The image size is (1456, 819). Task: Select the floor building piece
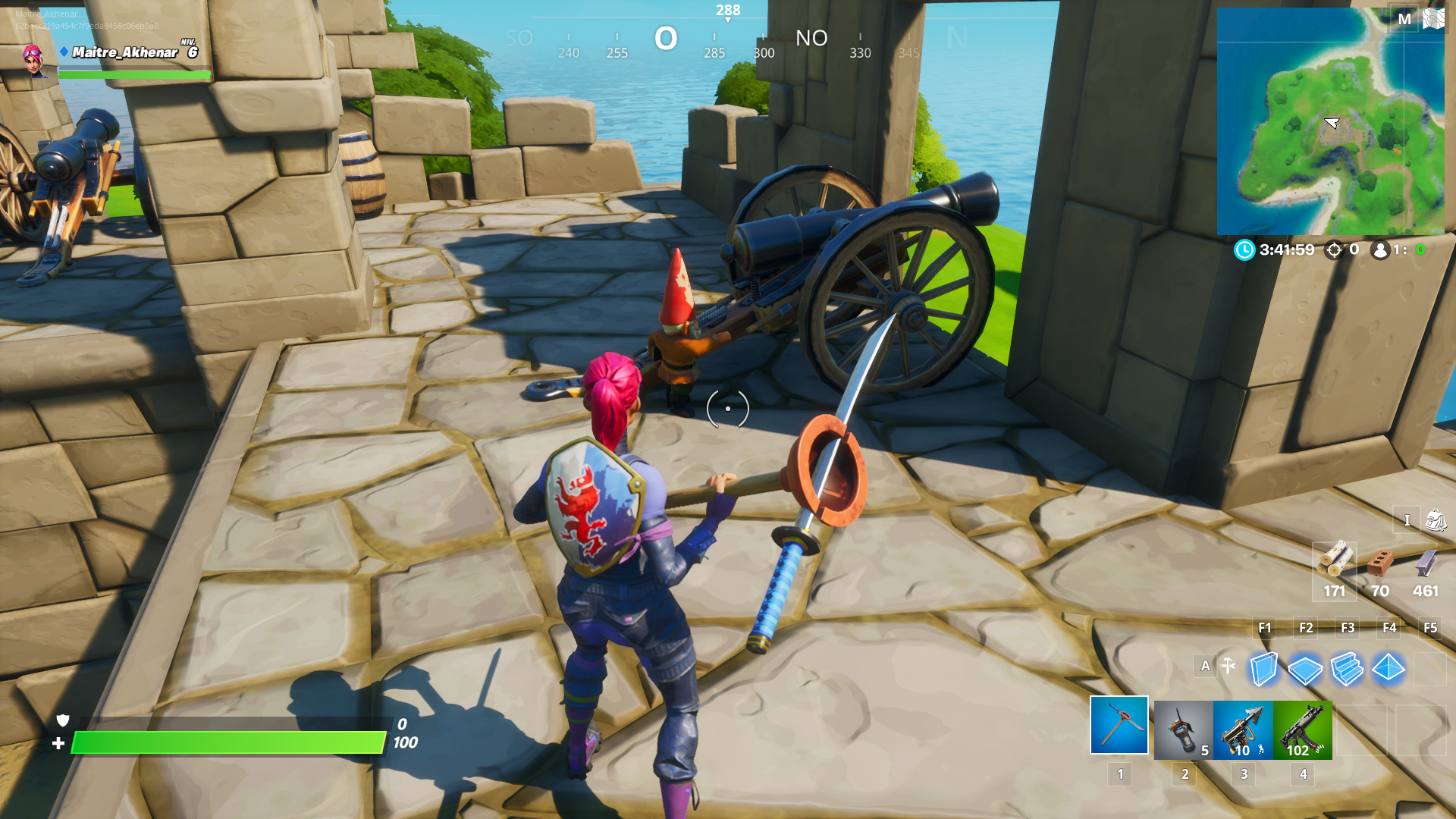pyautogui.click(x=1305, y=670)
